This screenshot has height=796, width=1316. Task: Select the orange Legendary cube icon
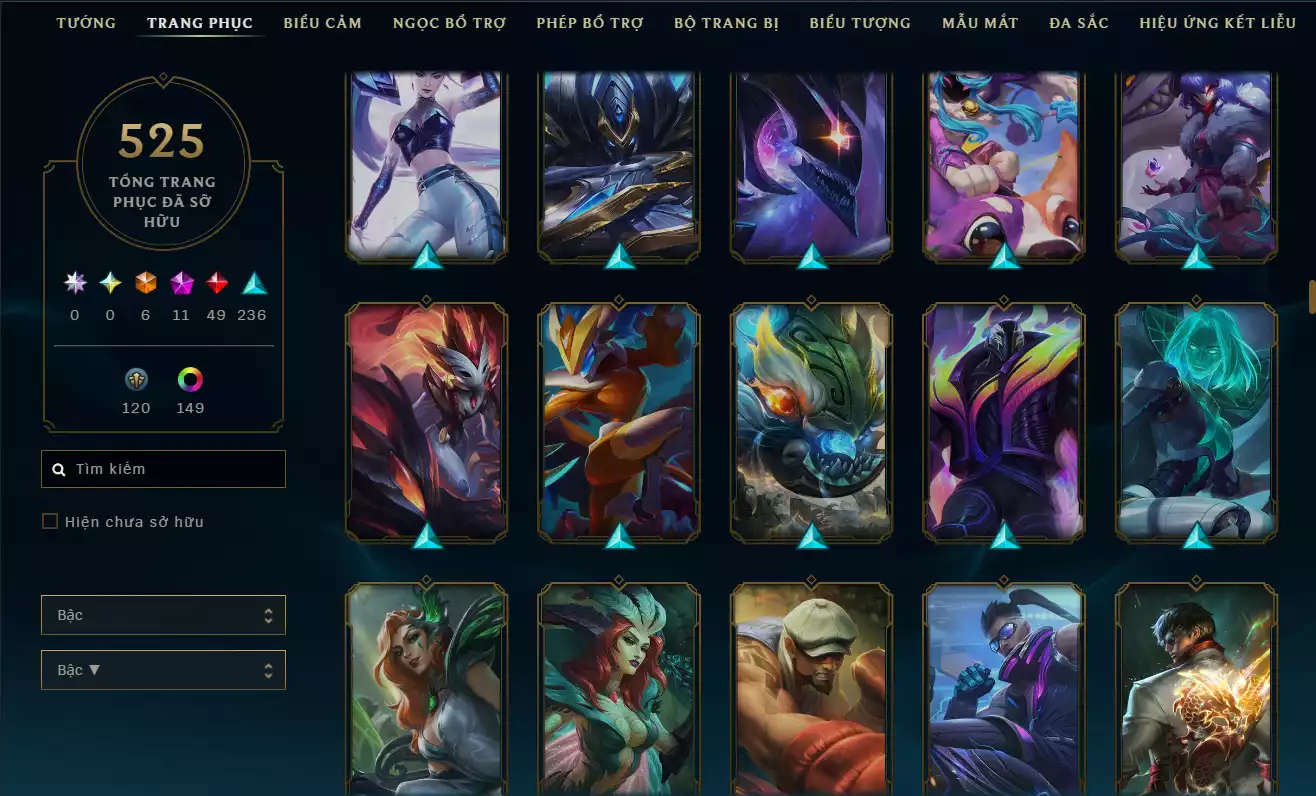(x=144, y=284)
